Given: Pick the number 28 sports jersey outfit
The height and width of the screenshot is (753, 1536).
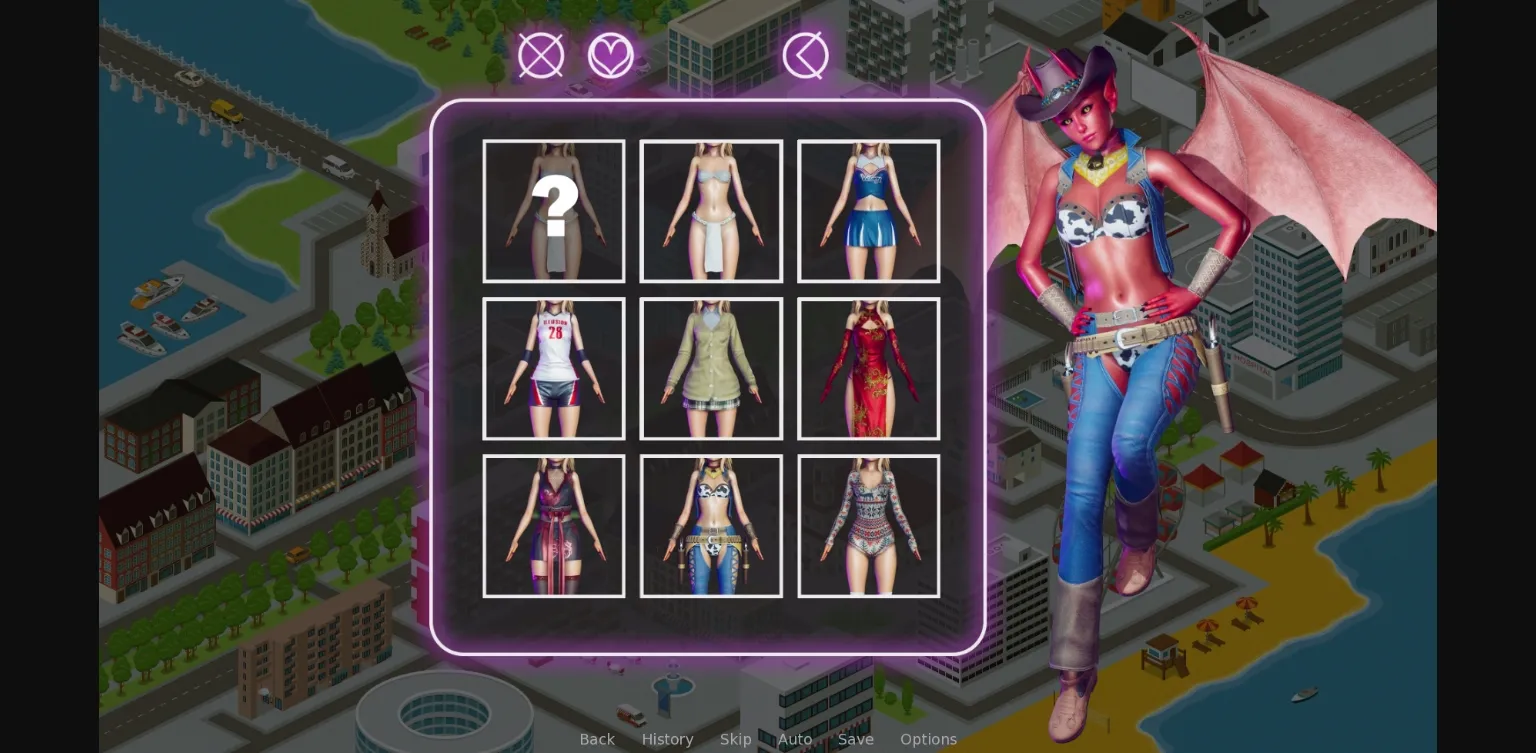Looking at the screenshot, I should coord(553,368).
